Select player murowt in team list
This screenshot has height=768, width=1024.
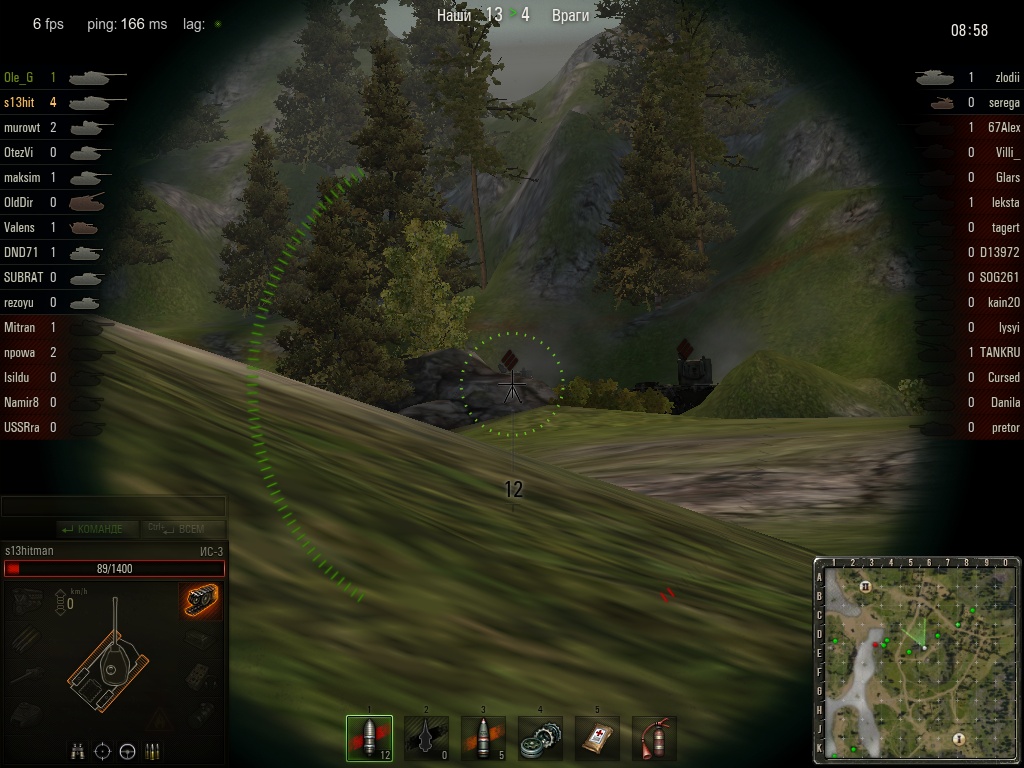click(22, 127)
